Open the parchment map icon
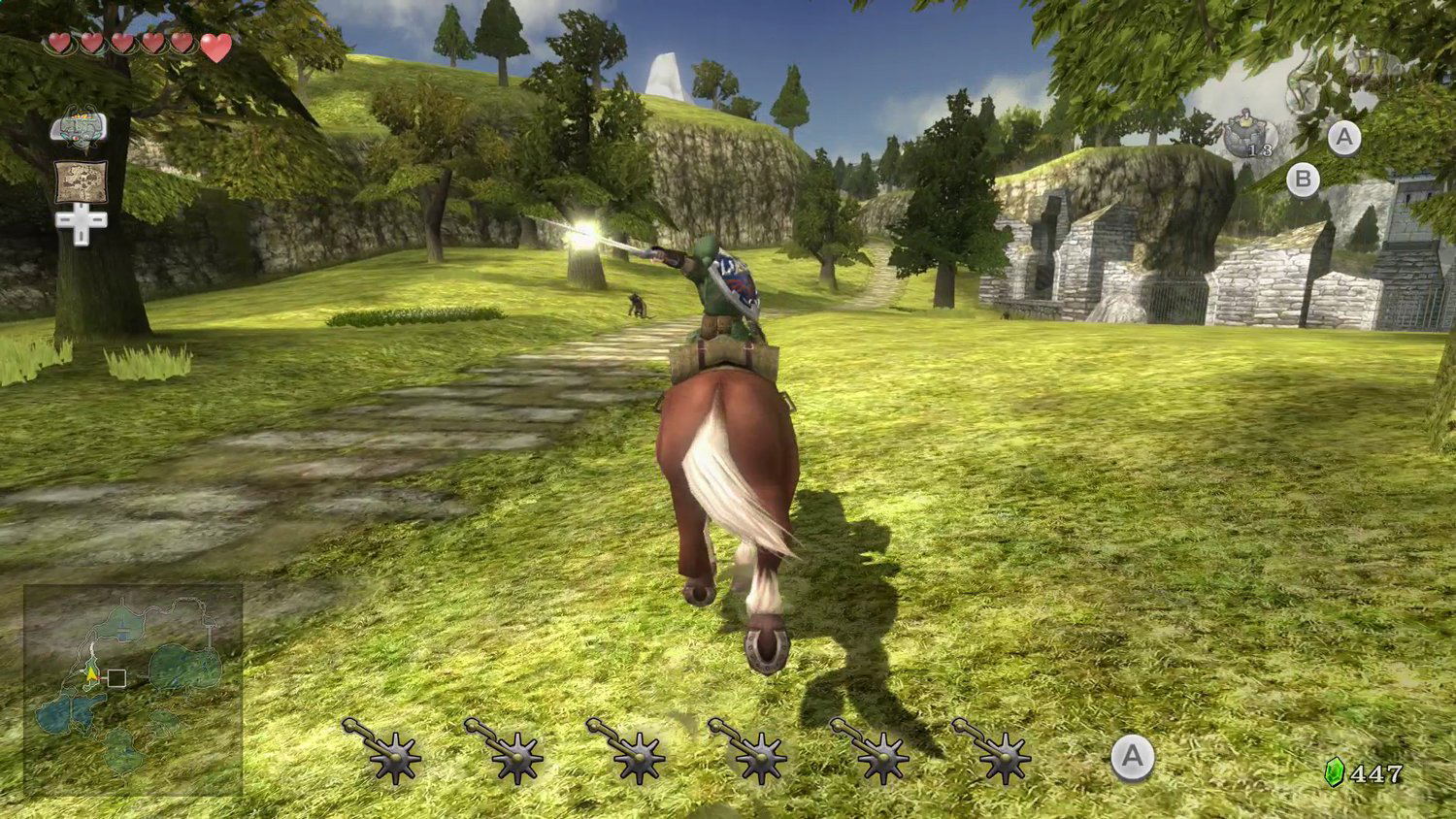The width and height of the screenshot is (1456, 819). click(x=81, y=181)
